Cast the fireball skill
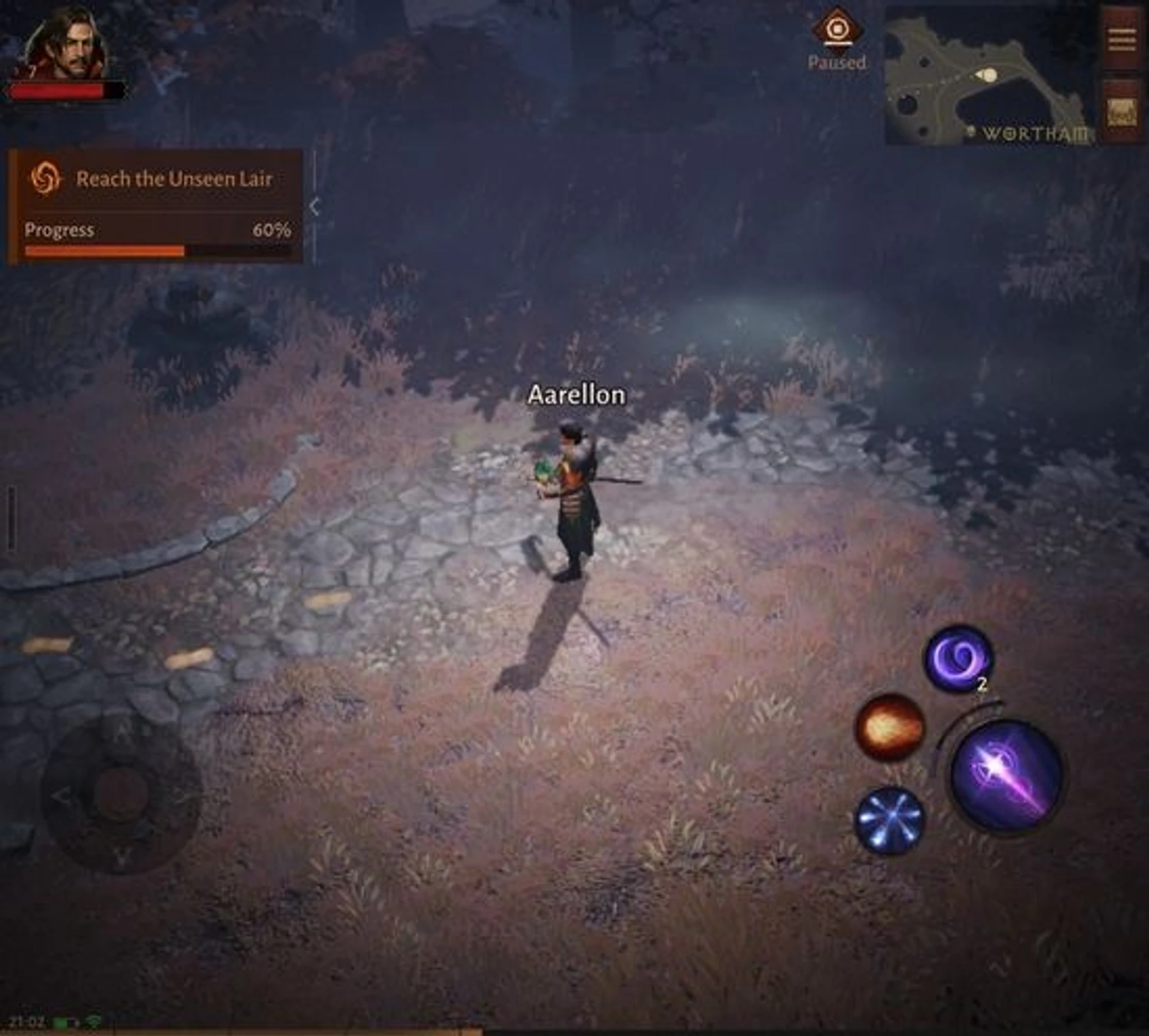This screenshot has height=1036, width=1149. [x=890, y=727]
